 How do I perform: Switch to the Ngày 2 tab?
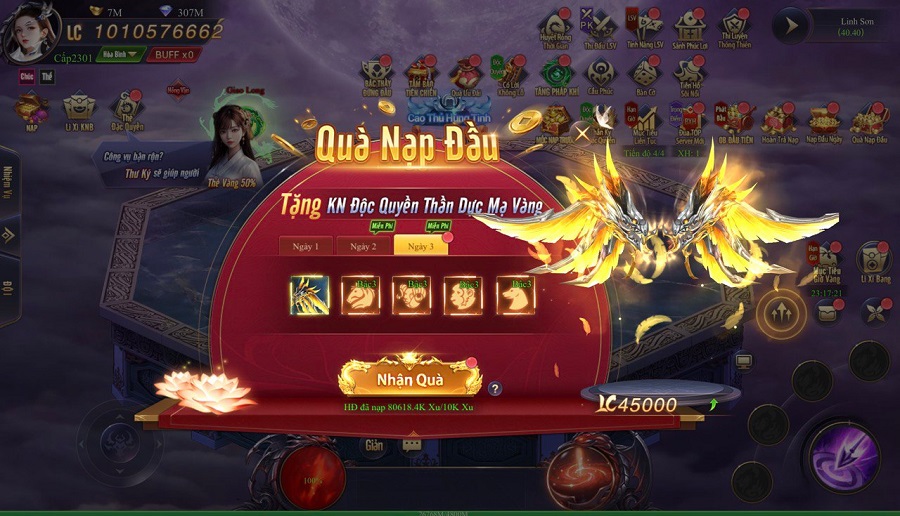click(362, 246)
